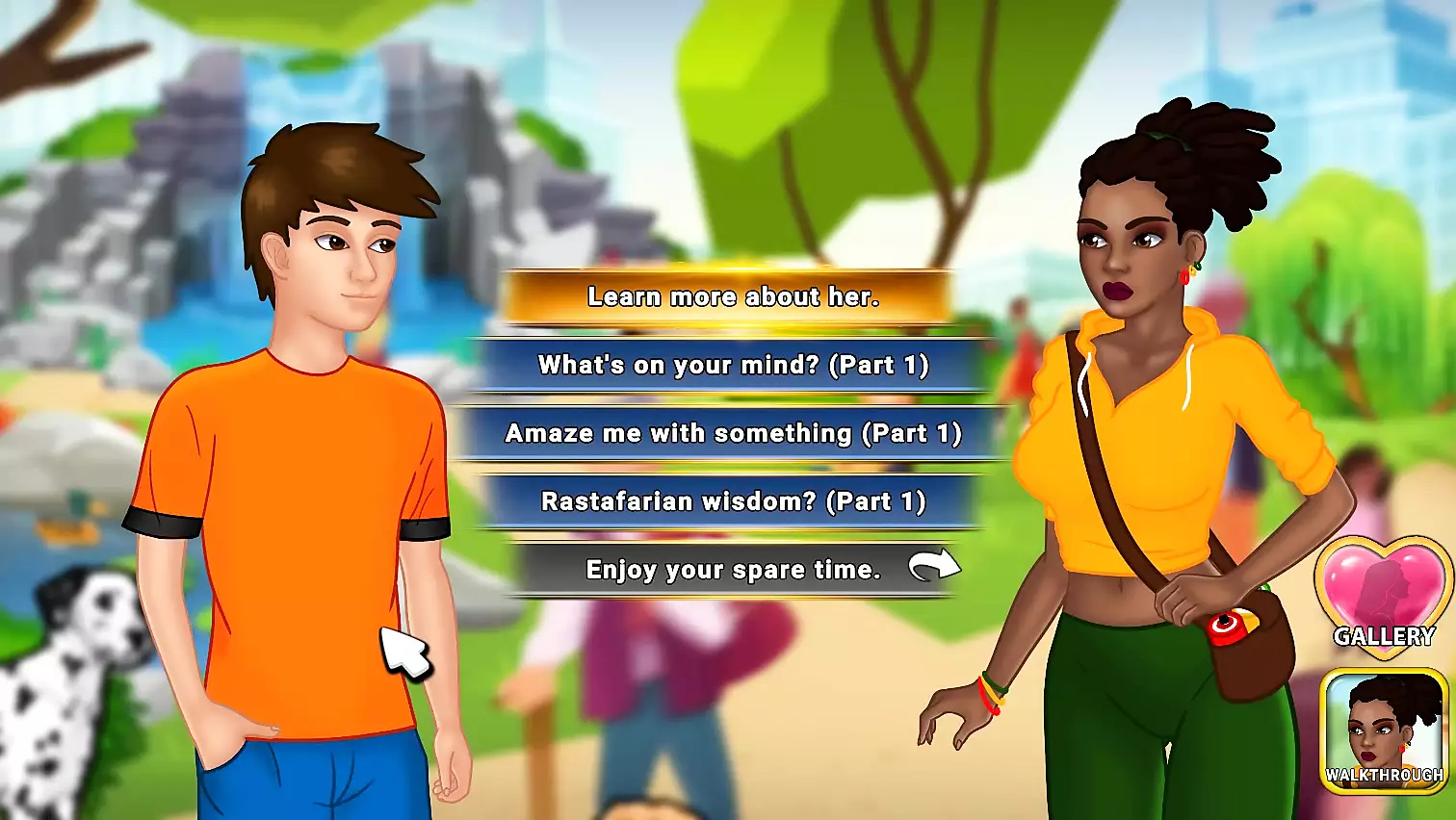Select "What's on your mind? (Part 1)"
This screenshot has height=820, width=1456.
732,366
